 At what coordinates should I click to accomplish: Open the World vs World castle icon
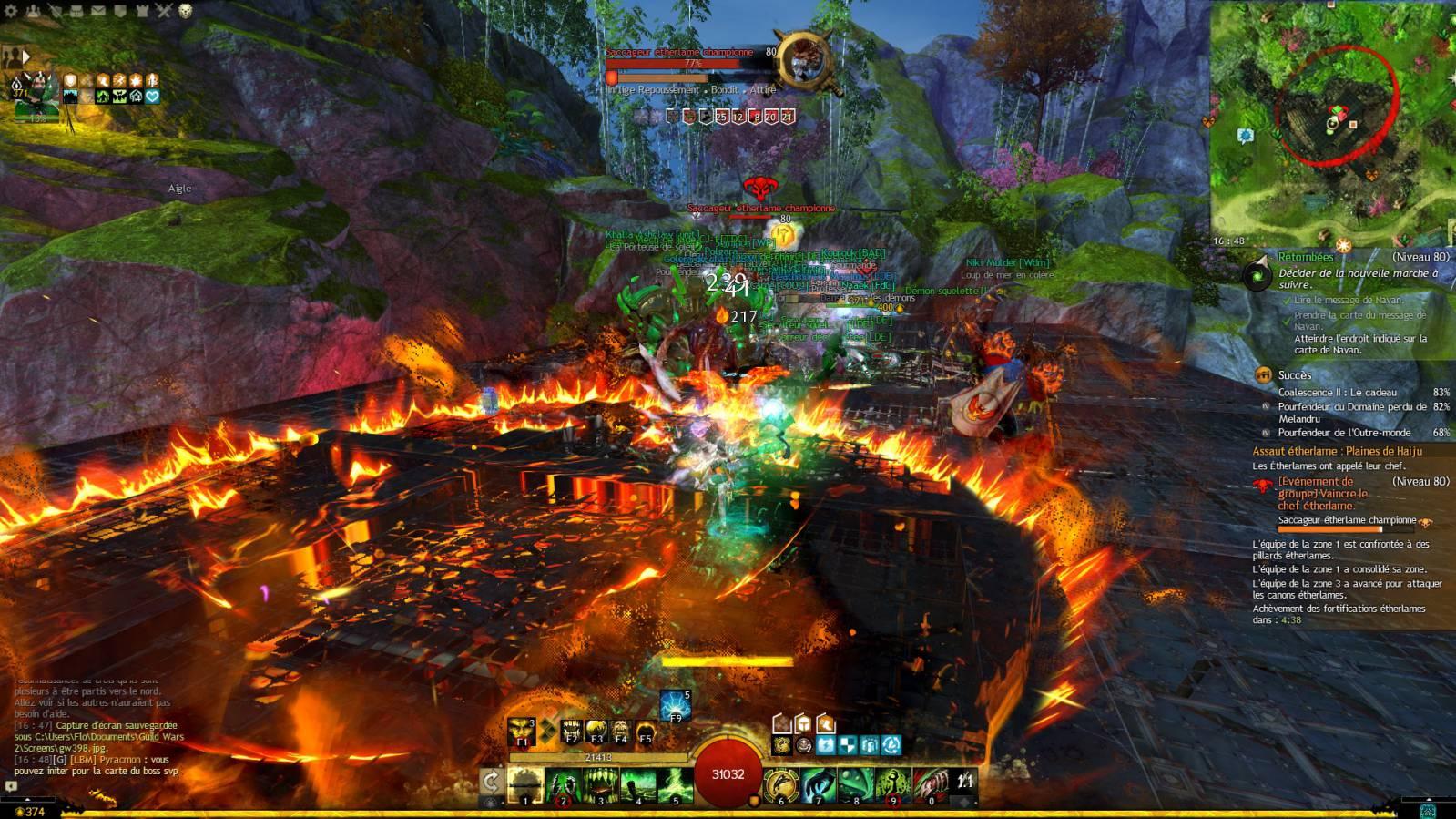pos(143,11)
